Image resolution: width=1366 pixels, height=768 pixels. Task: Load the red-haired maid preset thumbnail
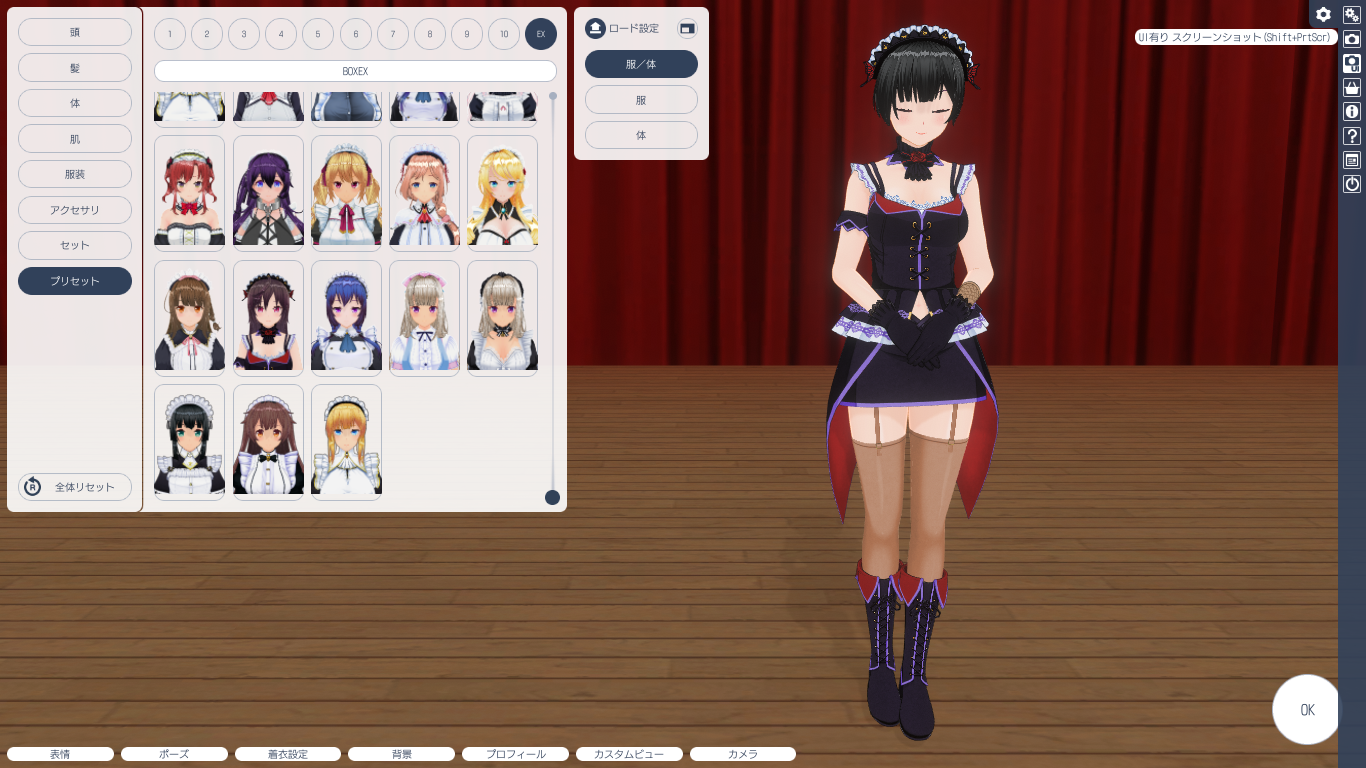coord(189,191)
